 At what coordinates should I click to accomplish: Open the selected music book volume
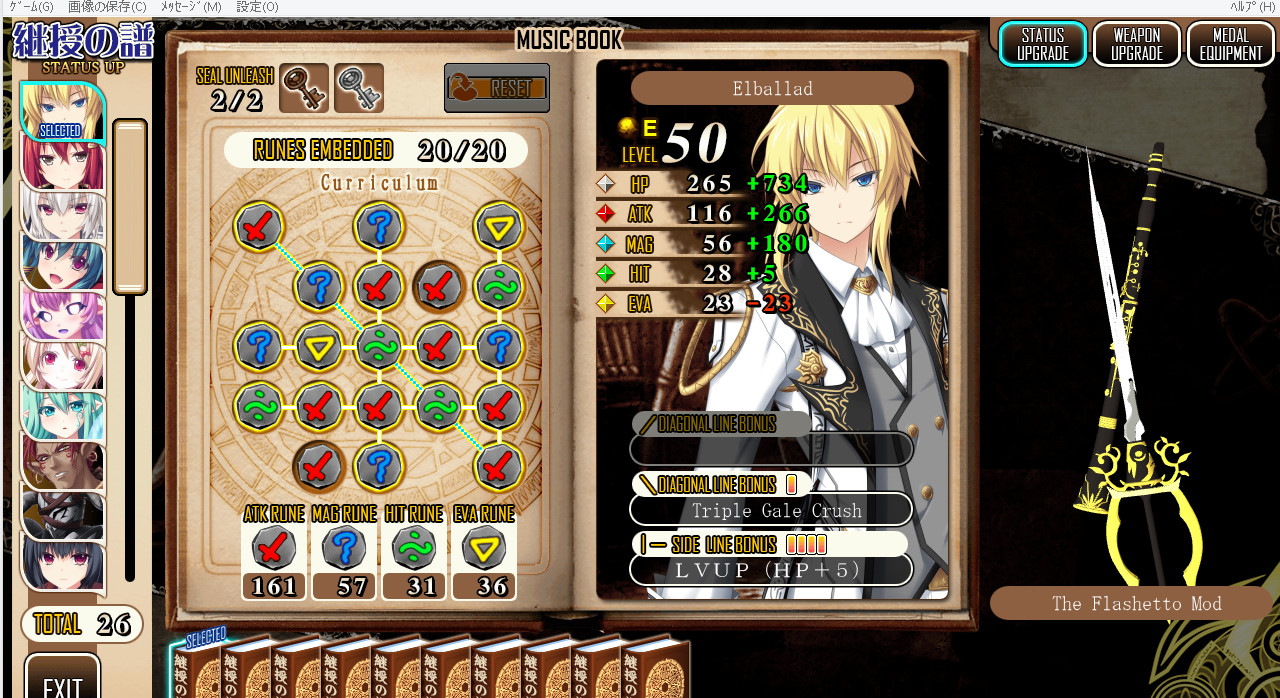pyautogui.click(x=213, y=667)
